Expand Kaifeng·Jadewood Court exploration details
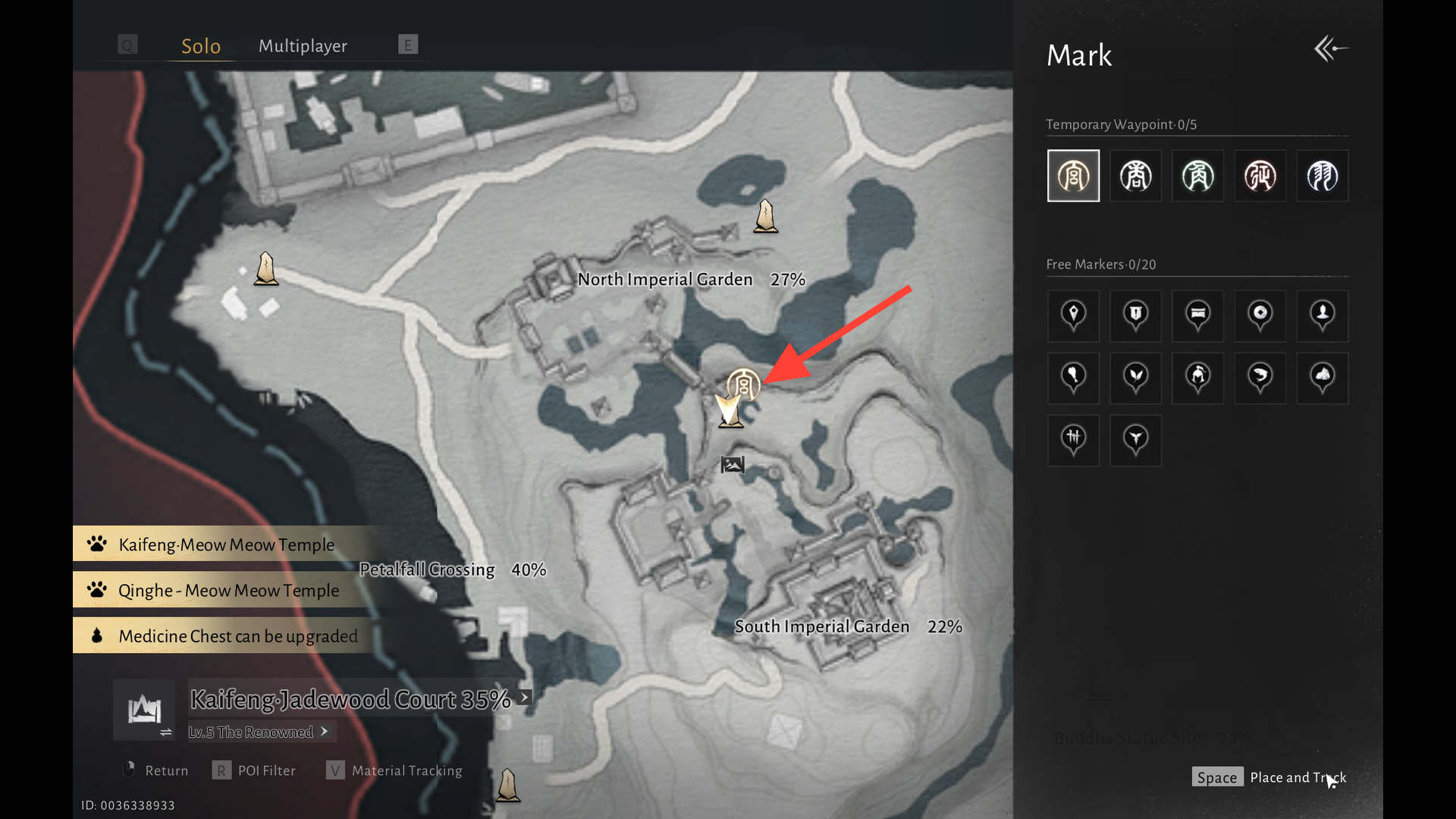 click(525, 698)
